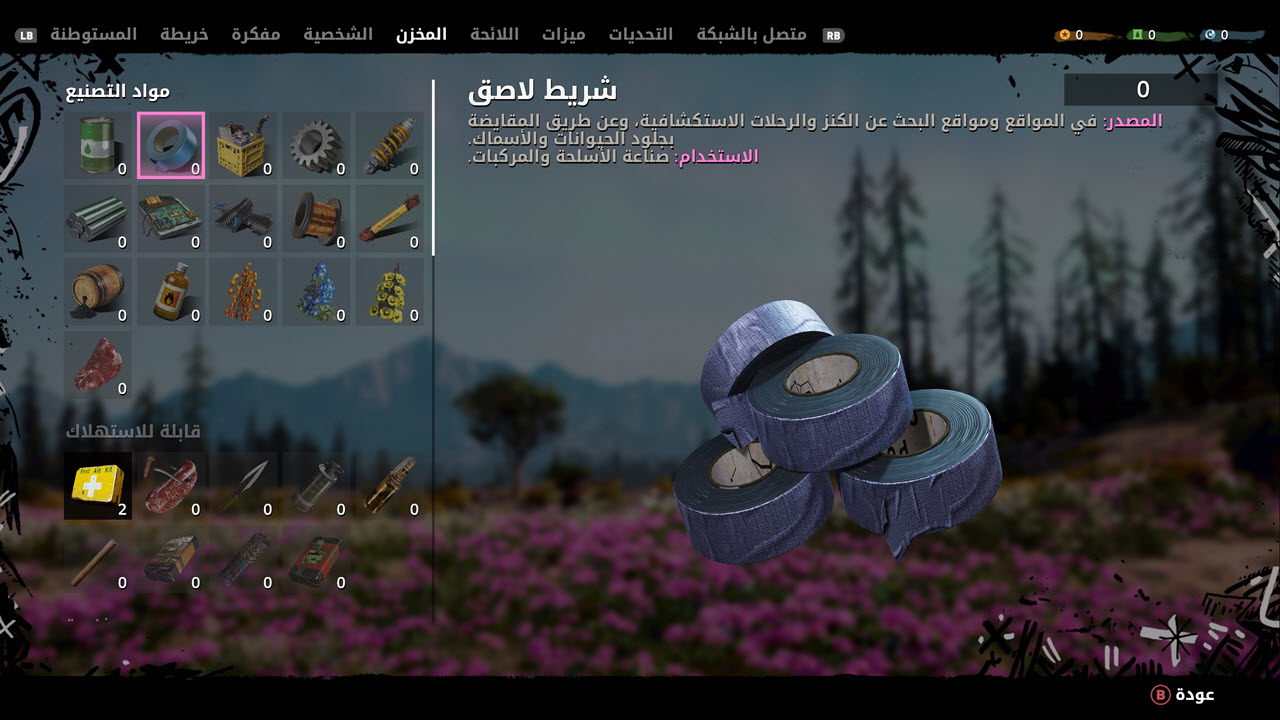Select the green ethanol barrel slot
1280x720 pixels.
tap(98, 146)
